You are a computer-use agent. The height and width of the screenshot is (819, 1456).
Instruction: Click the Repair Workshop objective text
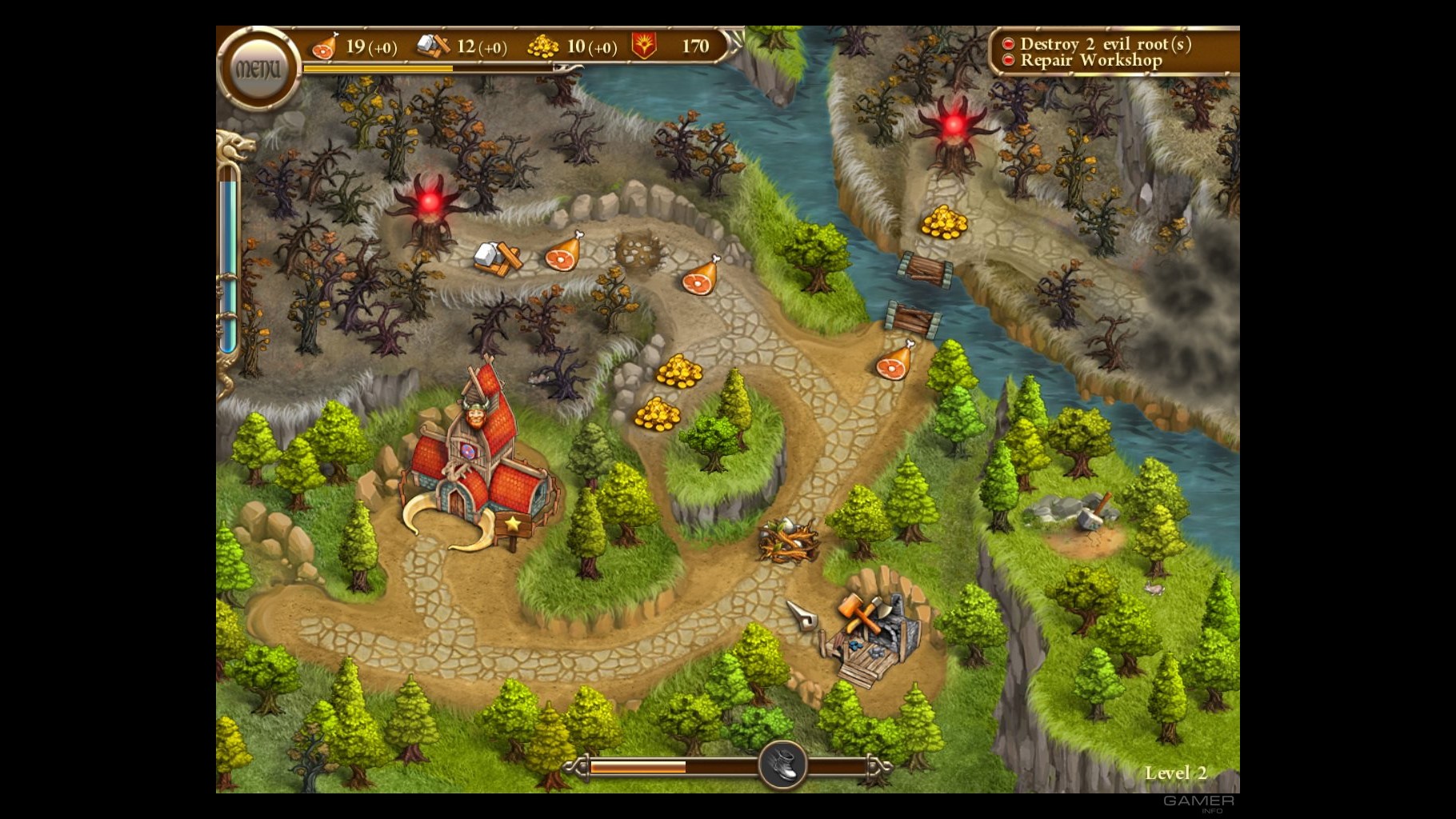click(1090, 61)
